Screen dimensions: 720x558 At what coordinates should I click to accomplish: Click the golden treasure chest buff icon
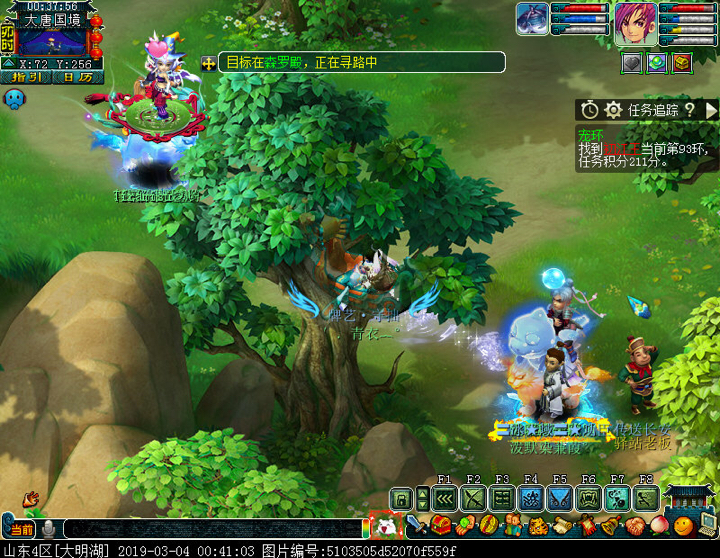pos(681,62)
